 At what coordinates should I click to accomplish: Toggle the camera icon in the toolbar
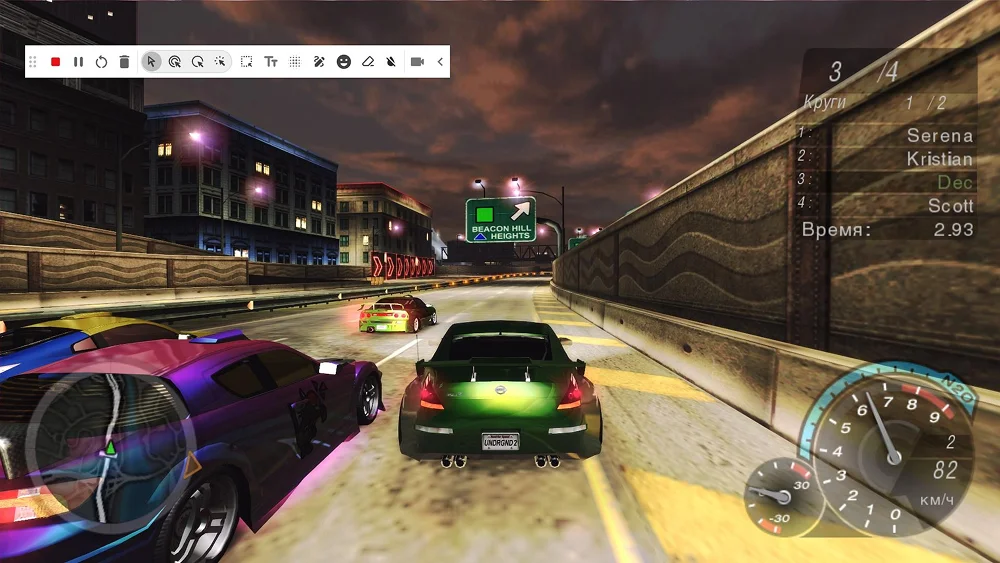[x=417, y=62]
